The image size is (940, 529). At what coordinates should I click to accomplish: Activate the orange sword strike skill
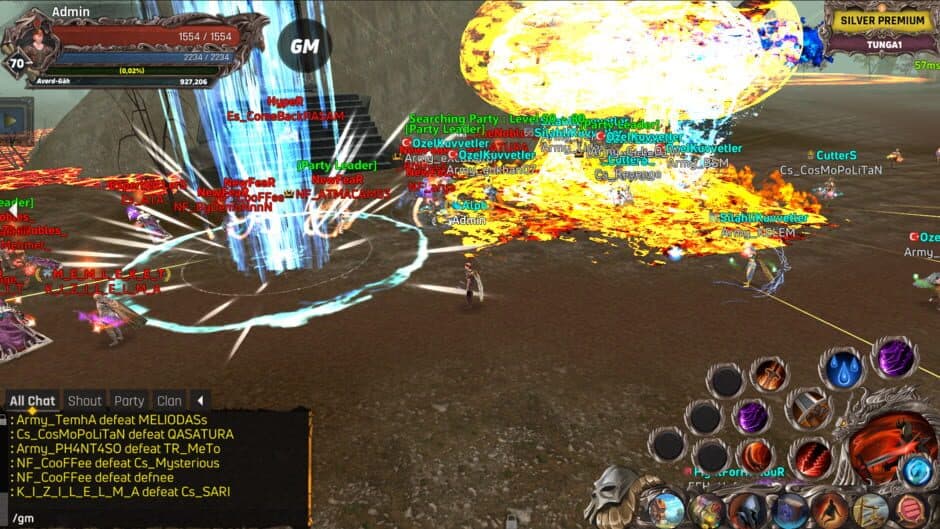[x=769, y=375]
